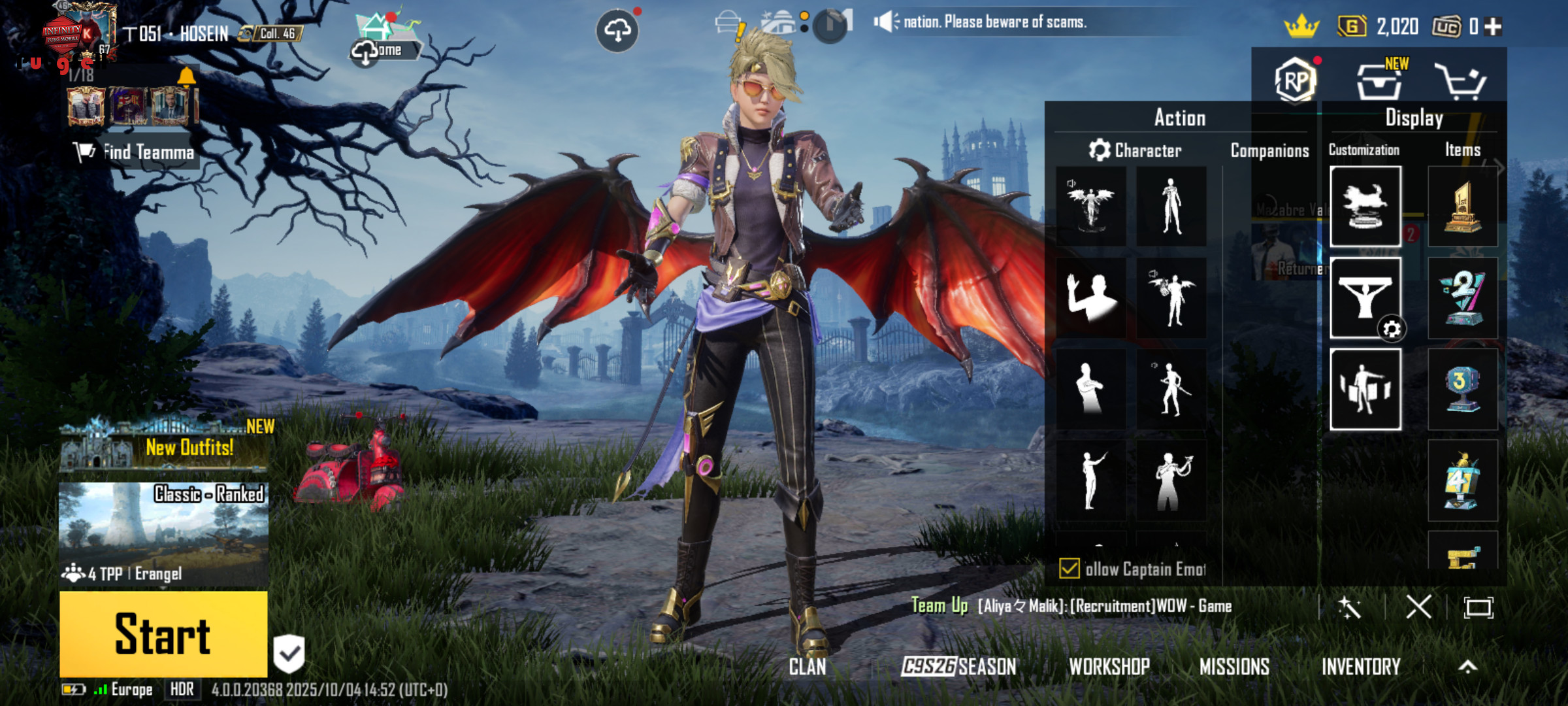1568x706 pixels.
Task: Switch to the Items display tab
Action: [1462, 150]
